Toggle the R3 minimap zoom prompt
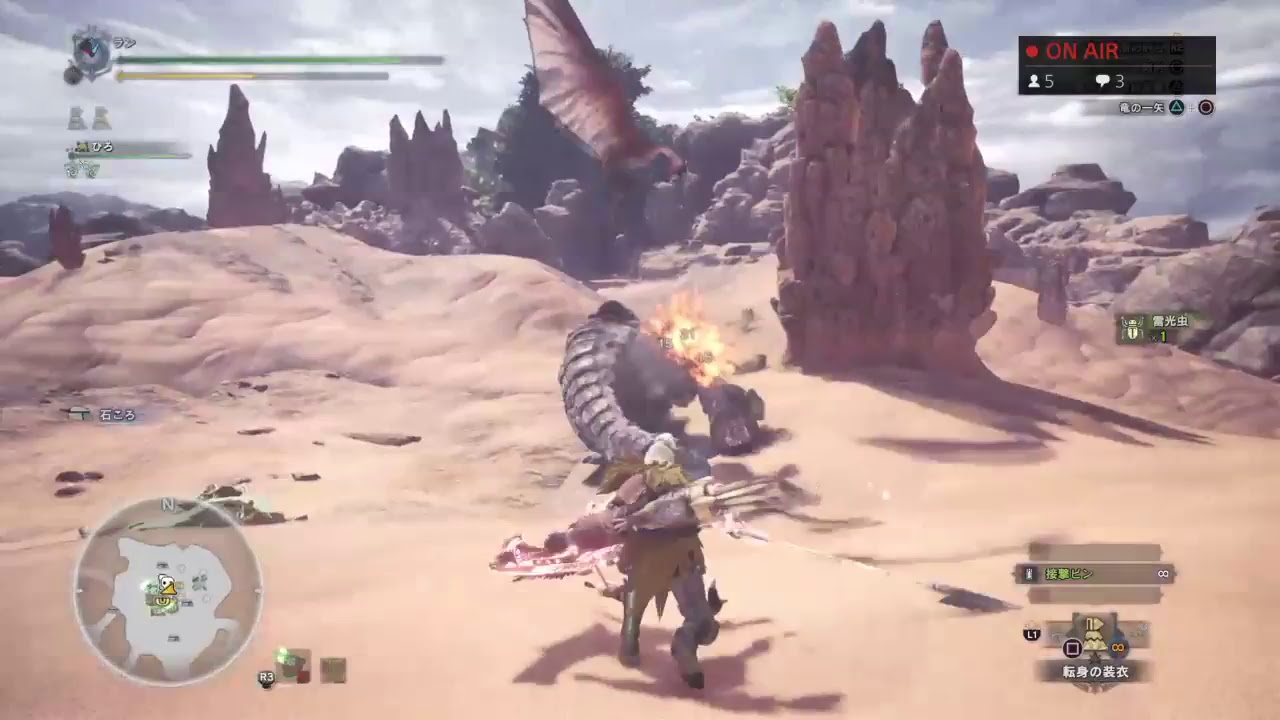The image size is (1280, 720). pyautogui.click(x=265, y=678)
